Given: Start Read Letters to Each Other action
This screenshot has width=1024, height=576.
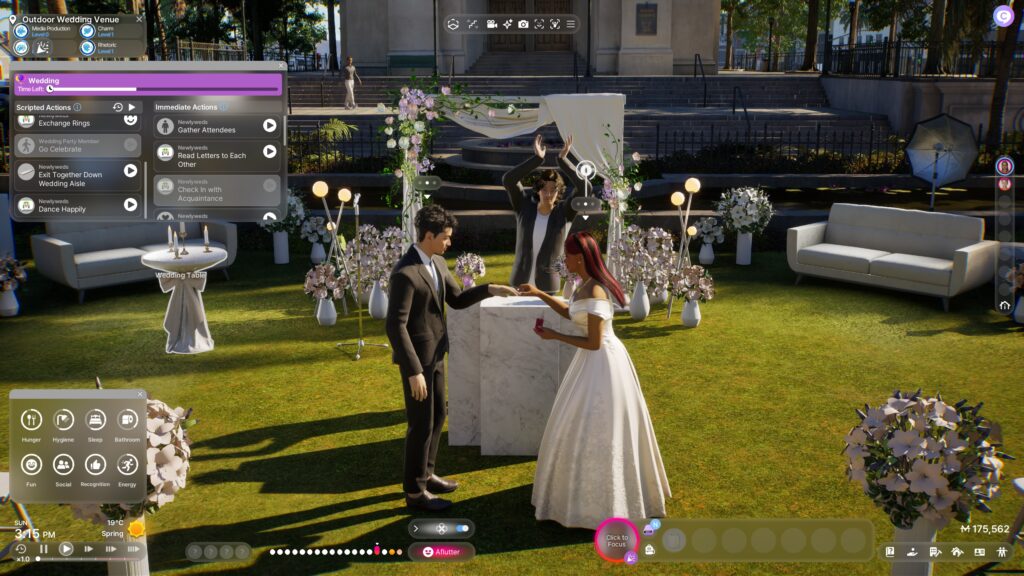Looking at the screenshot, I should 269,151.
